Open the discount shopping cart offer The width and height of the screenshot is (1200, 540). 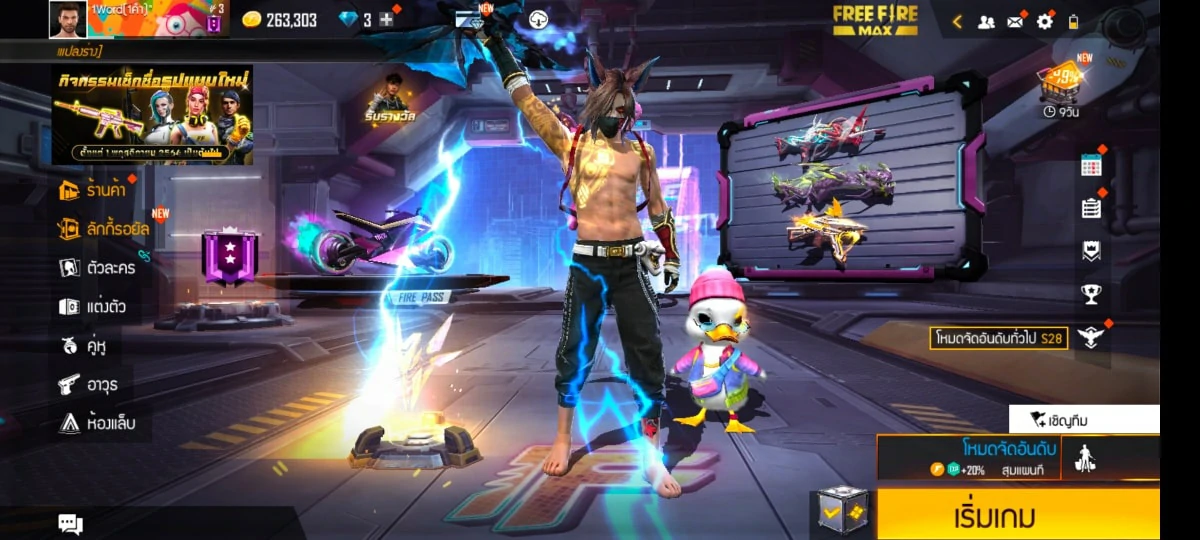(x=1061, y=80)
